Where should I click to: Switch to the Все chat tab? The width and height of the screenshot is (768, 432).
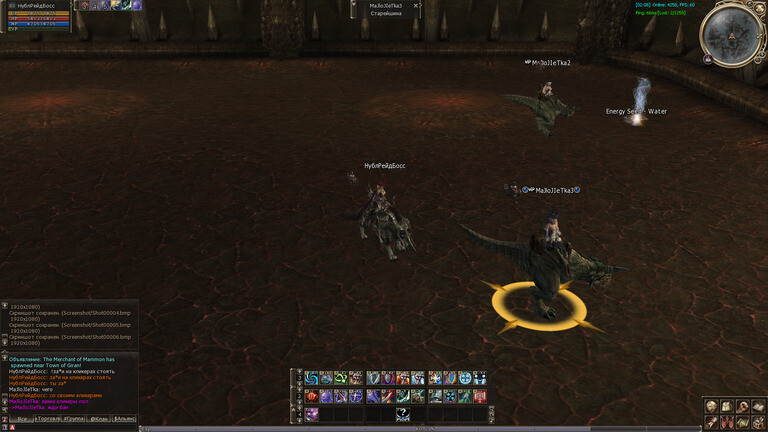click(21, 418)
